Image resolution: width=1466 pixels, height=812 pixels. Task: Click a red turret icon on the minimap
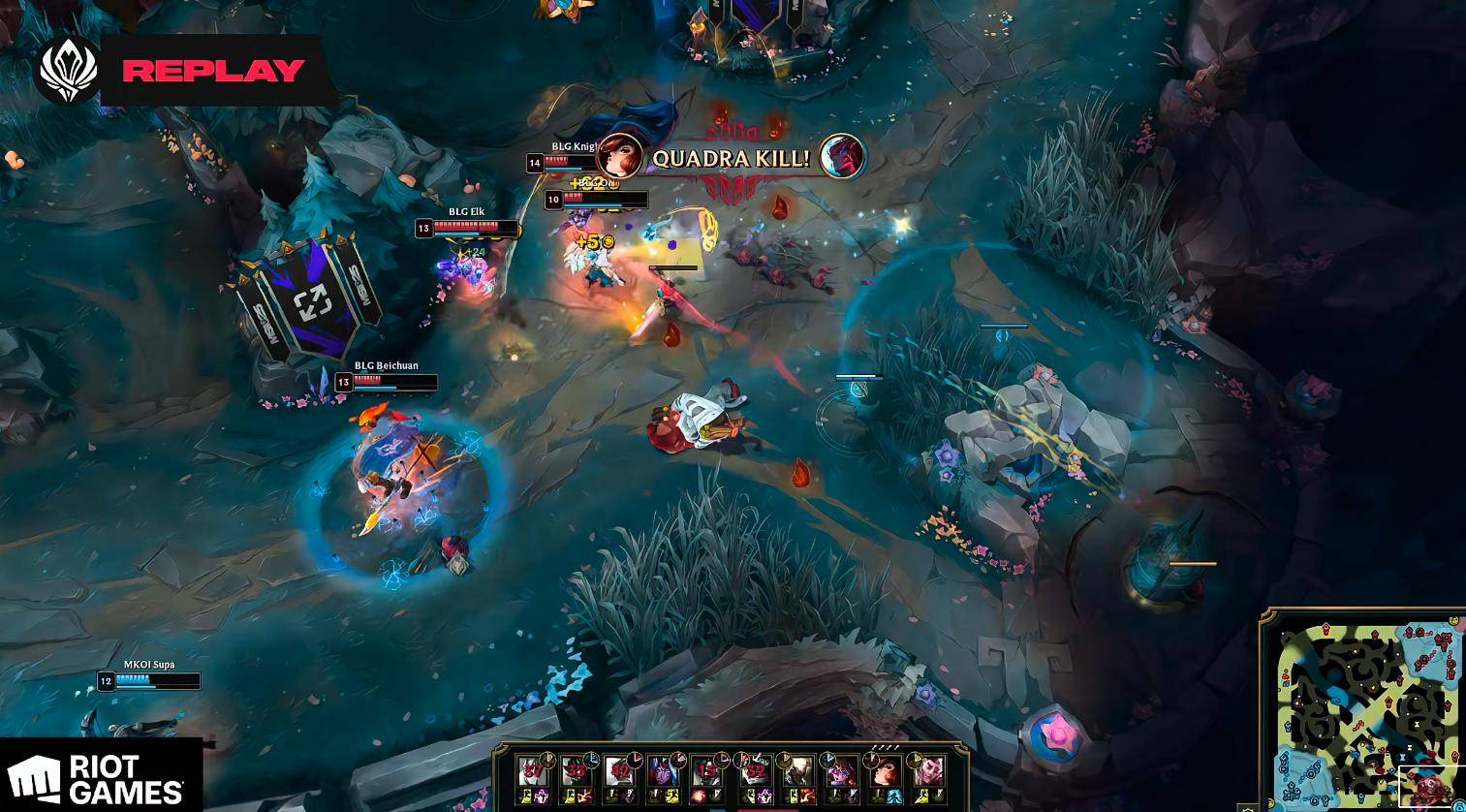tap(1326, 627)
